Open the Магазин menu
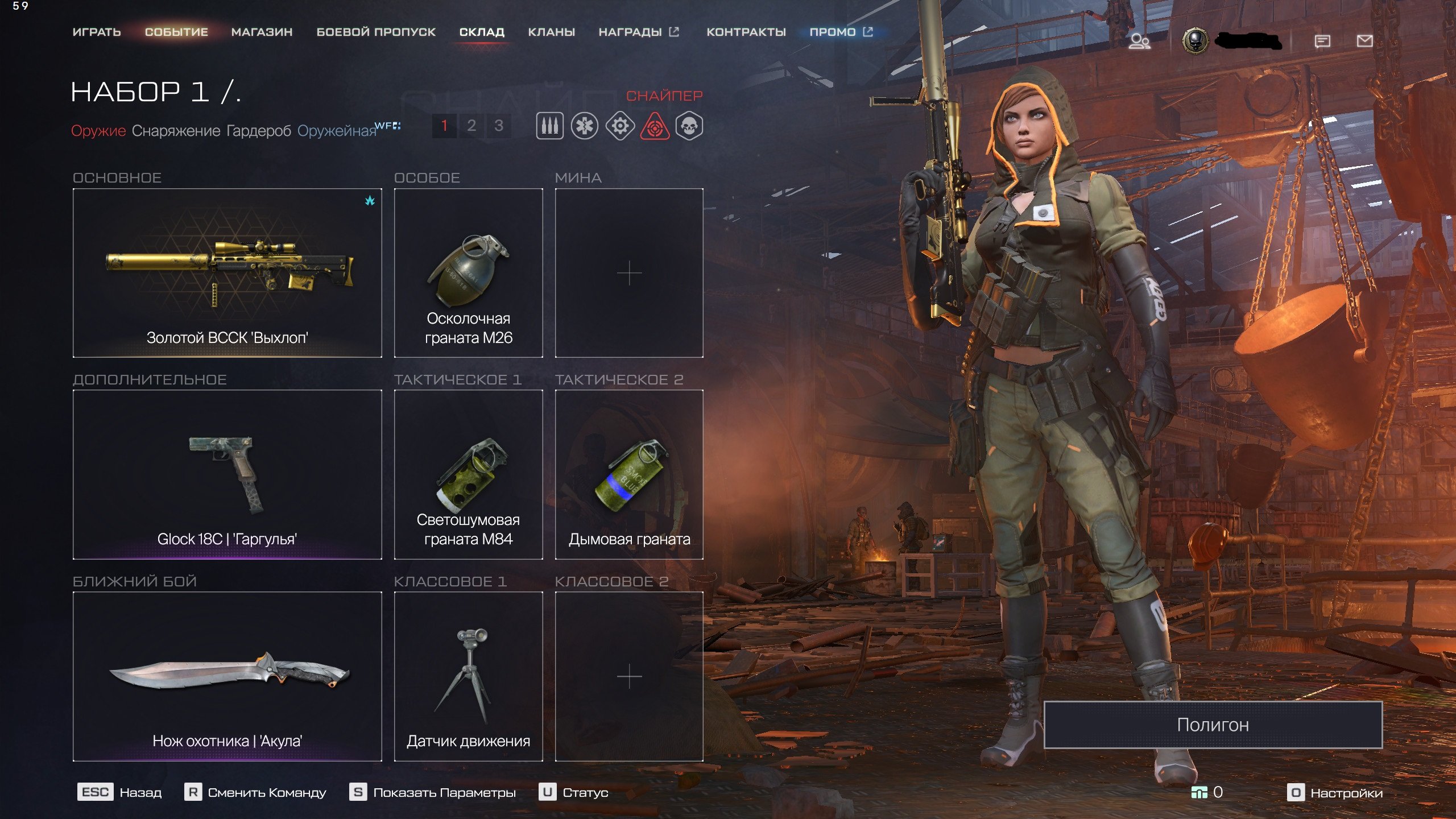This screenshot has height=819, width=1456. 262,32
